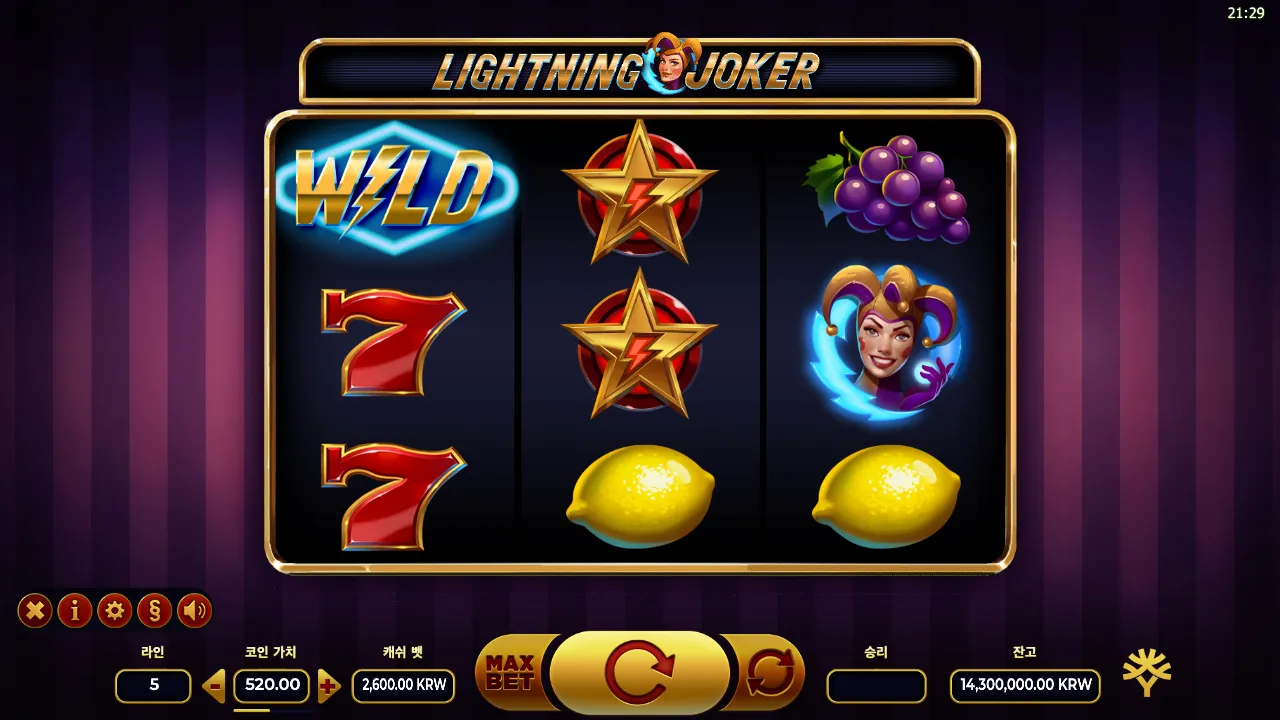This screenshot has height=720, width=1280.
Task: View the paytable via the § icon
Action: [154, 612]
